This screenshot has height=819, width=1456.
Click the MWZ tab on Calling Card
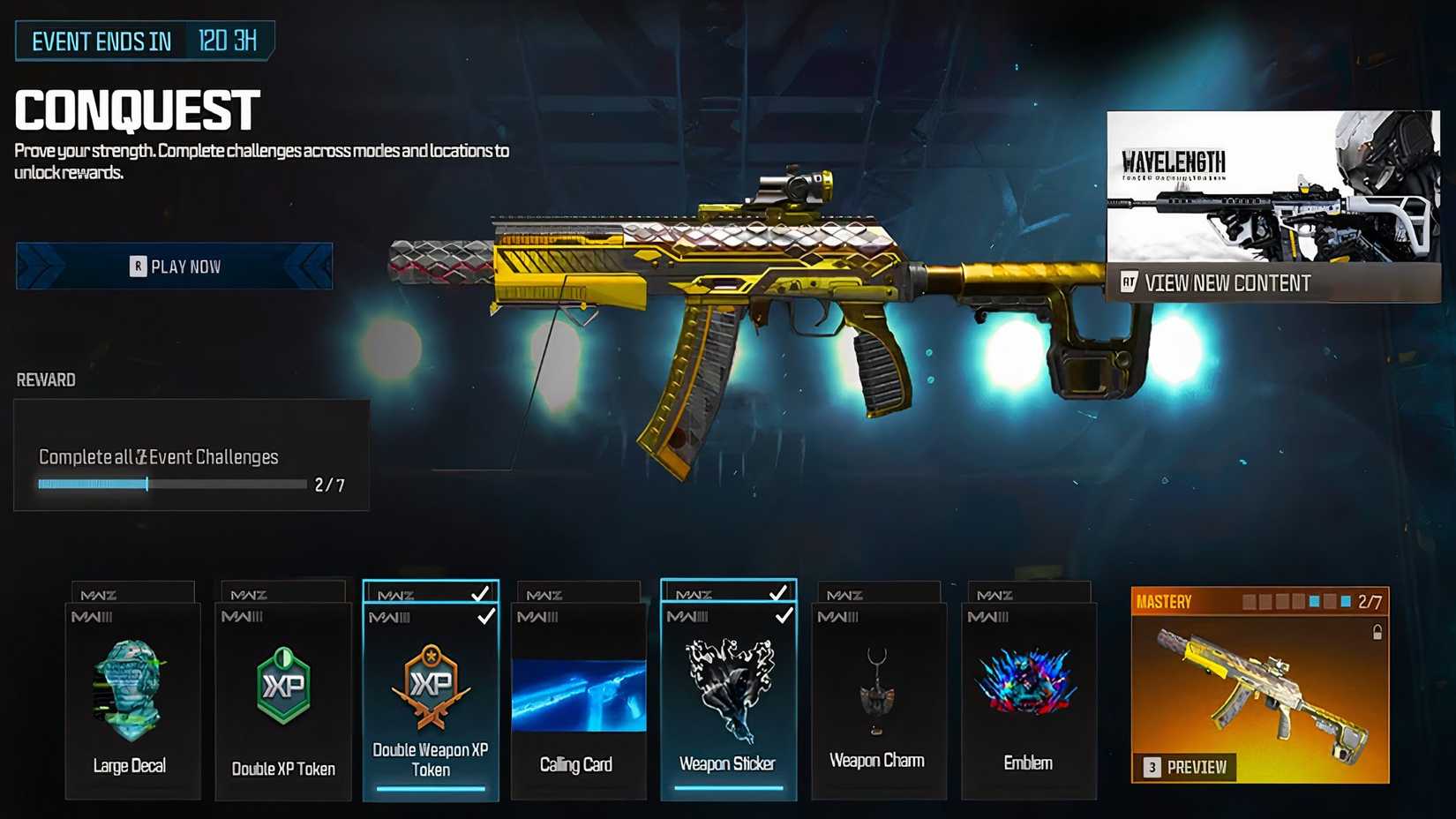click(x=544, y=593)
